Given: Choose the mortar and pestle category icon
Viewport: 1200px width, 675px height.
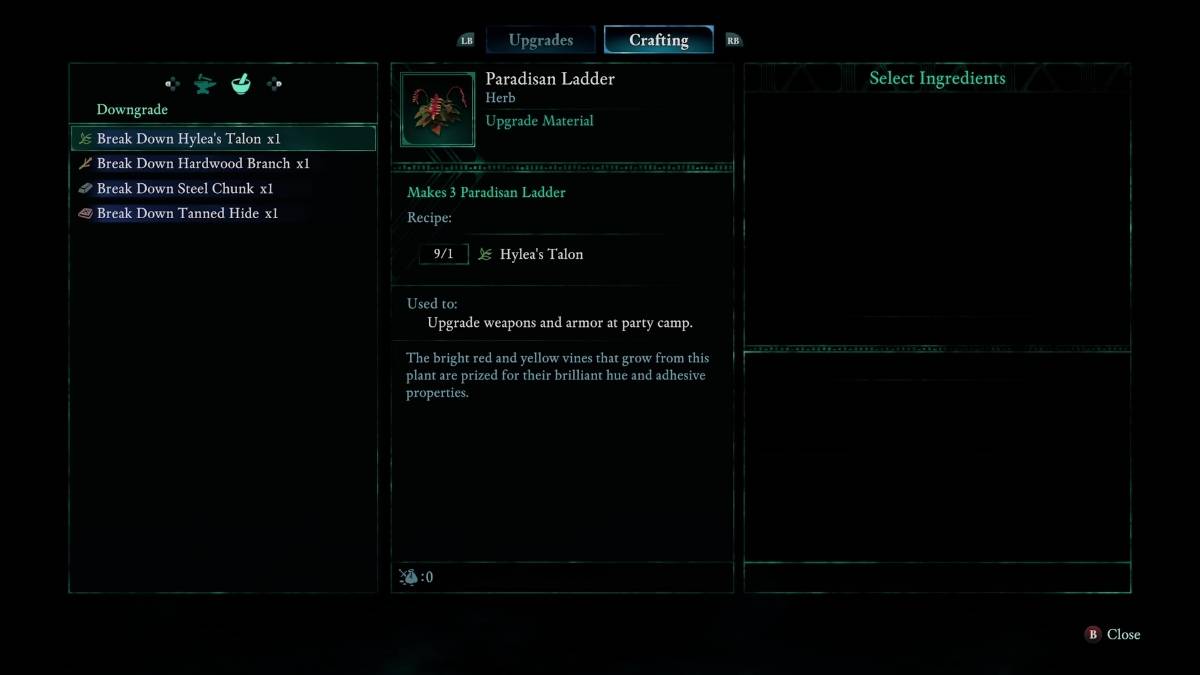Looking at the screenshot, I should tap(241, 85).
